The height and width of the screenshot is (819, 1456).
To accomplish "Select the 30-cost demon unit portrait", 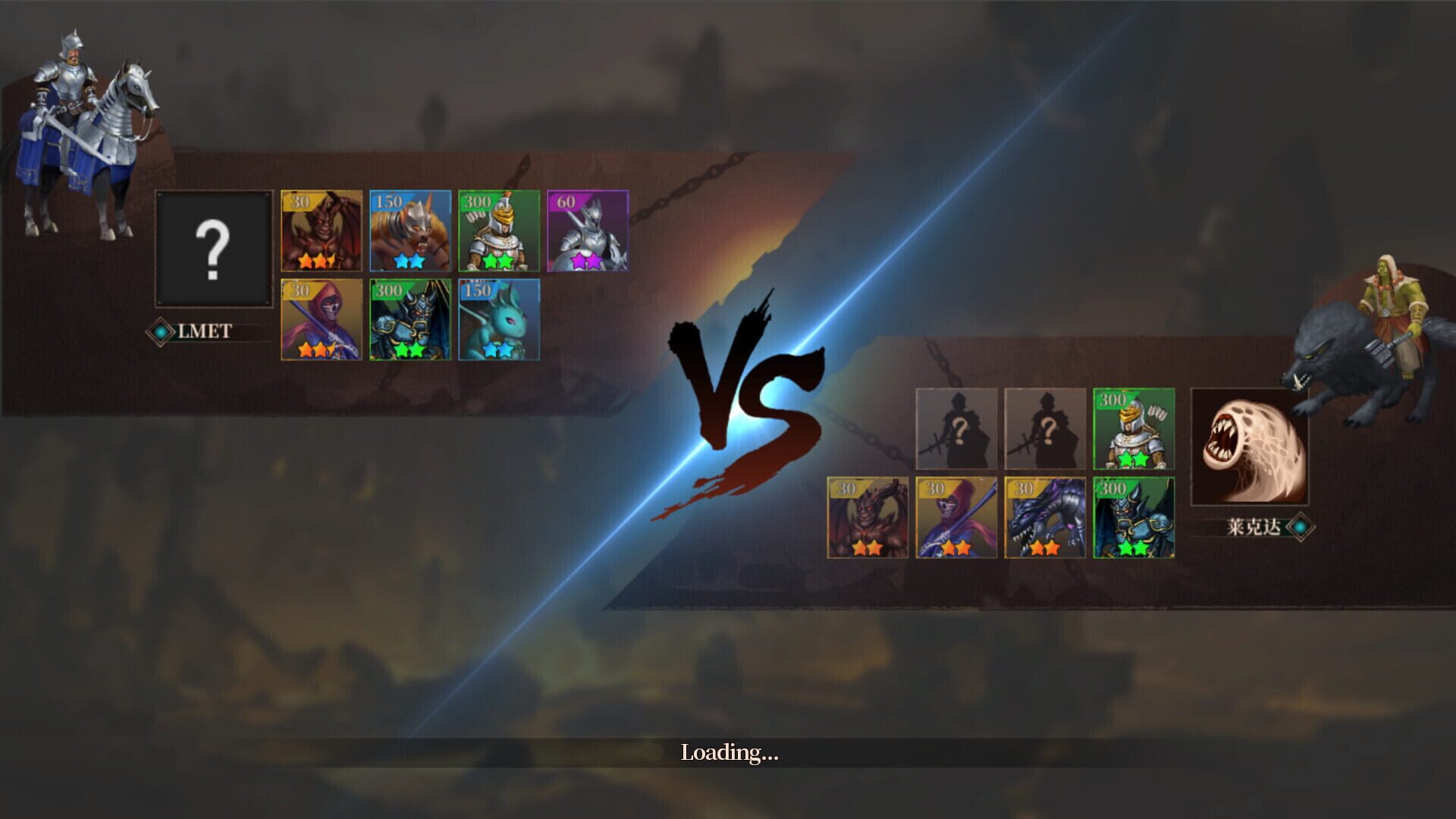I will [x=322, y=232].
